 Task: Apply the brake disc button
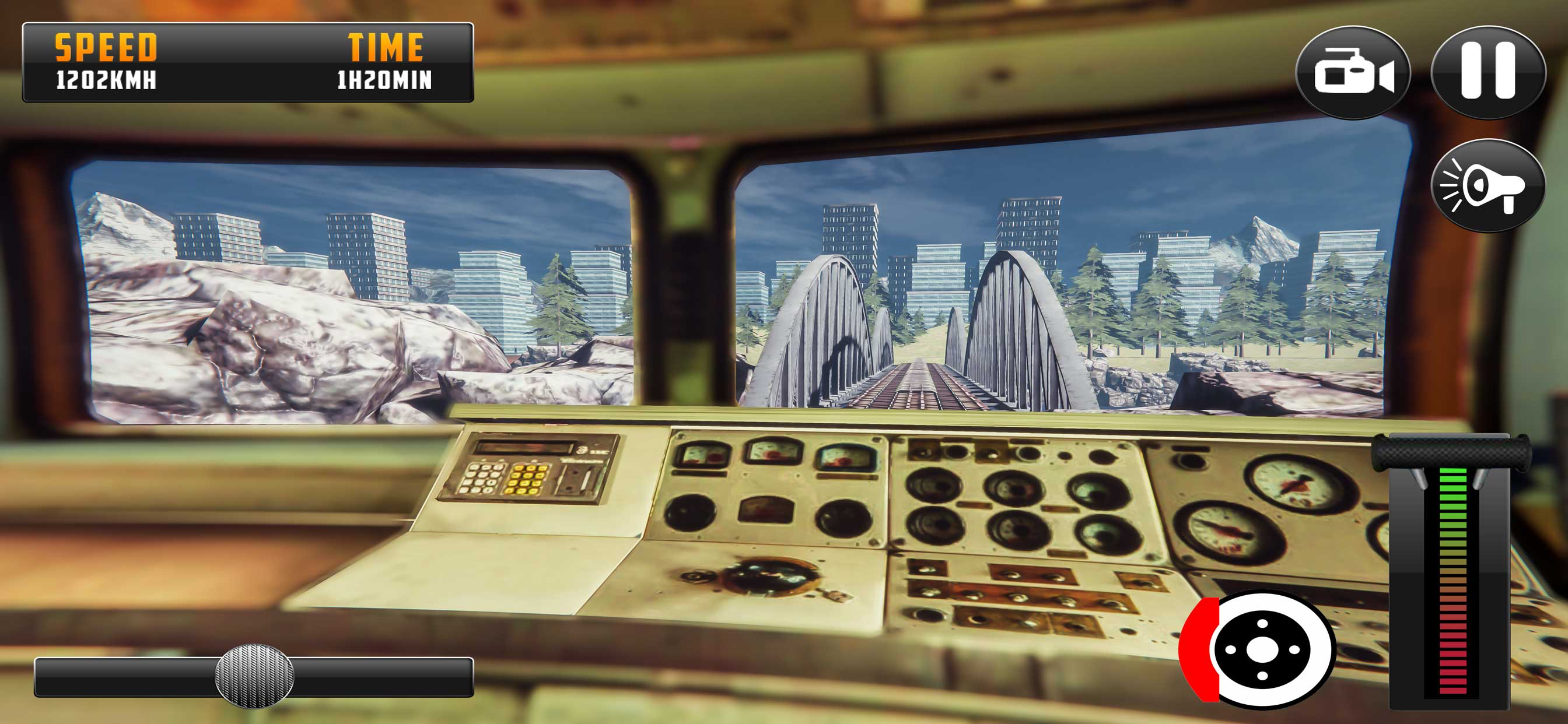coord(1260,649)
